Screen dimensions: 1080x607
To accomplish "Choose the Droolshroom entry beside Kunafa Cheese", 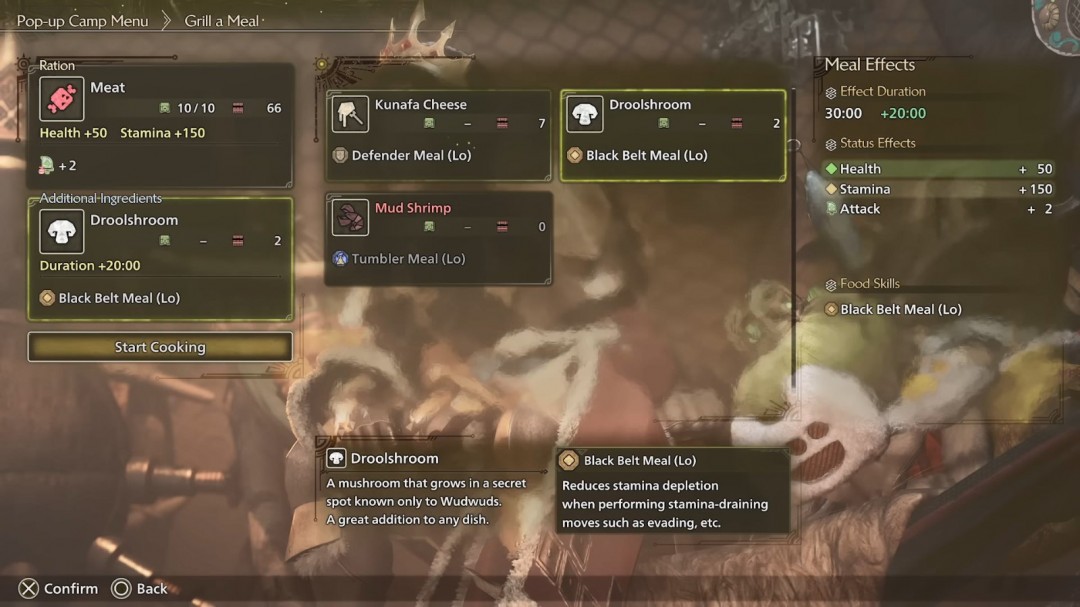I will point(672,135).
